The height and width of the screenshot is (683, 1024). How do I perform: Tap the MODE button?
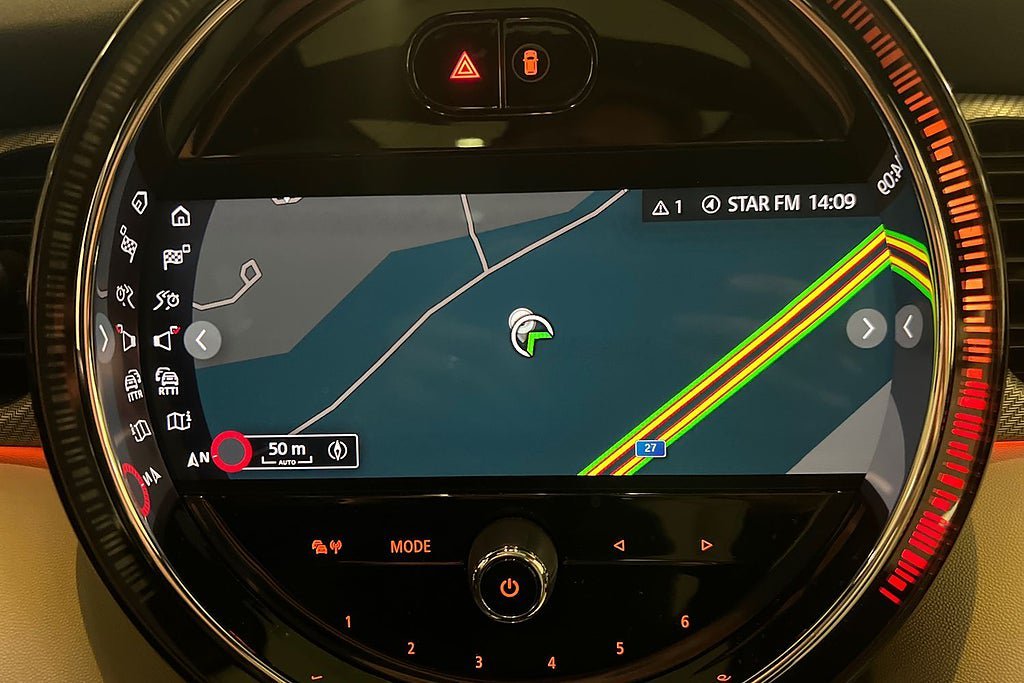click(x=410, y=547)
